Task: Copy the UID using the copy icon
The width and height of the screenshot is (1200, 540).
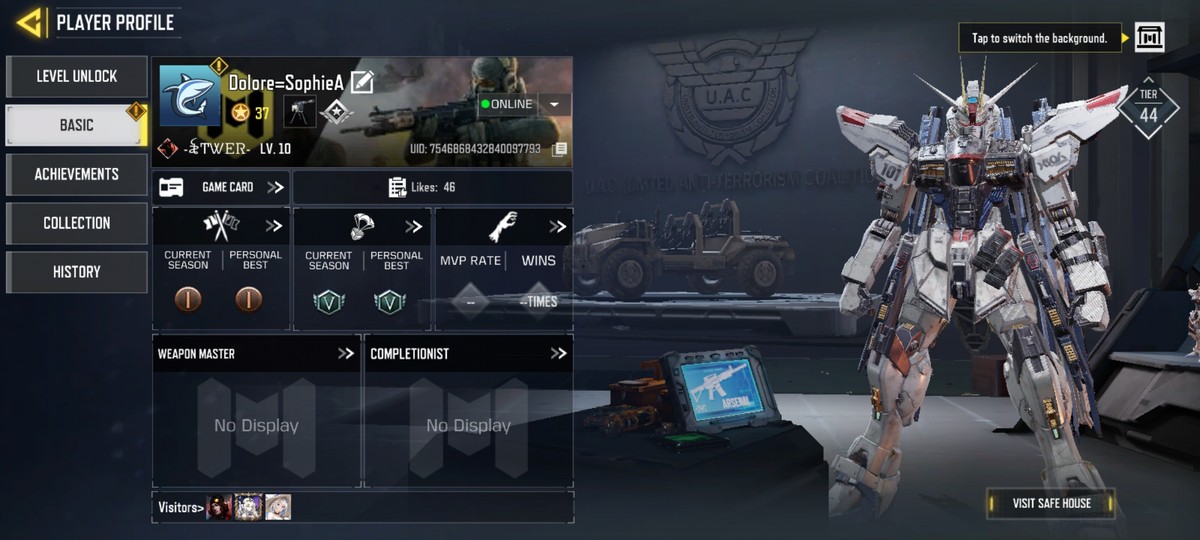Action: pos(560,149)
